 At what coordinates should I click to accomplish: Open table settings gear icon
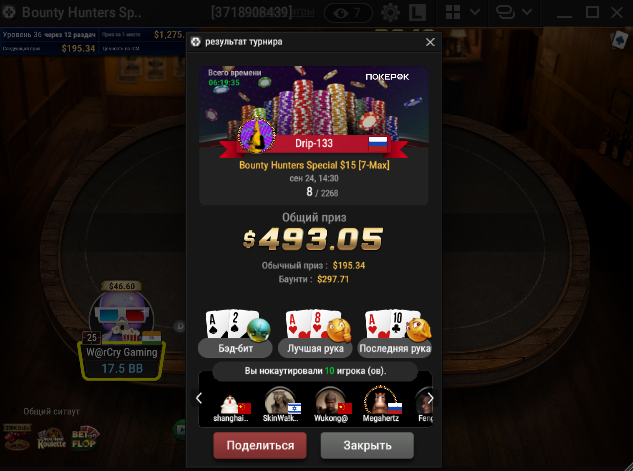390,13
